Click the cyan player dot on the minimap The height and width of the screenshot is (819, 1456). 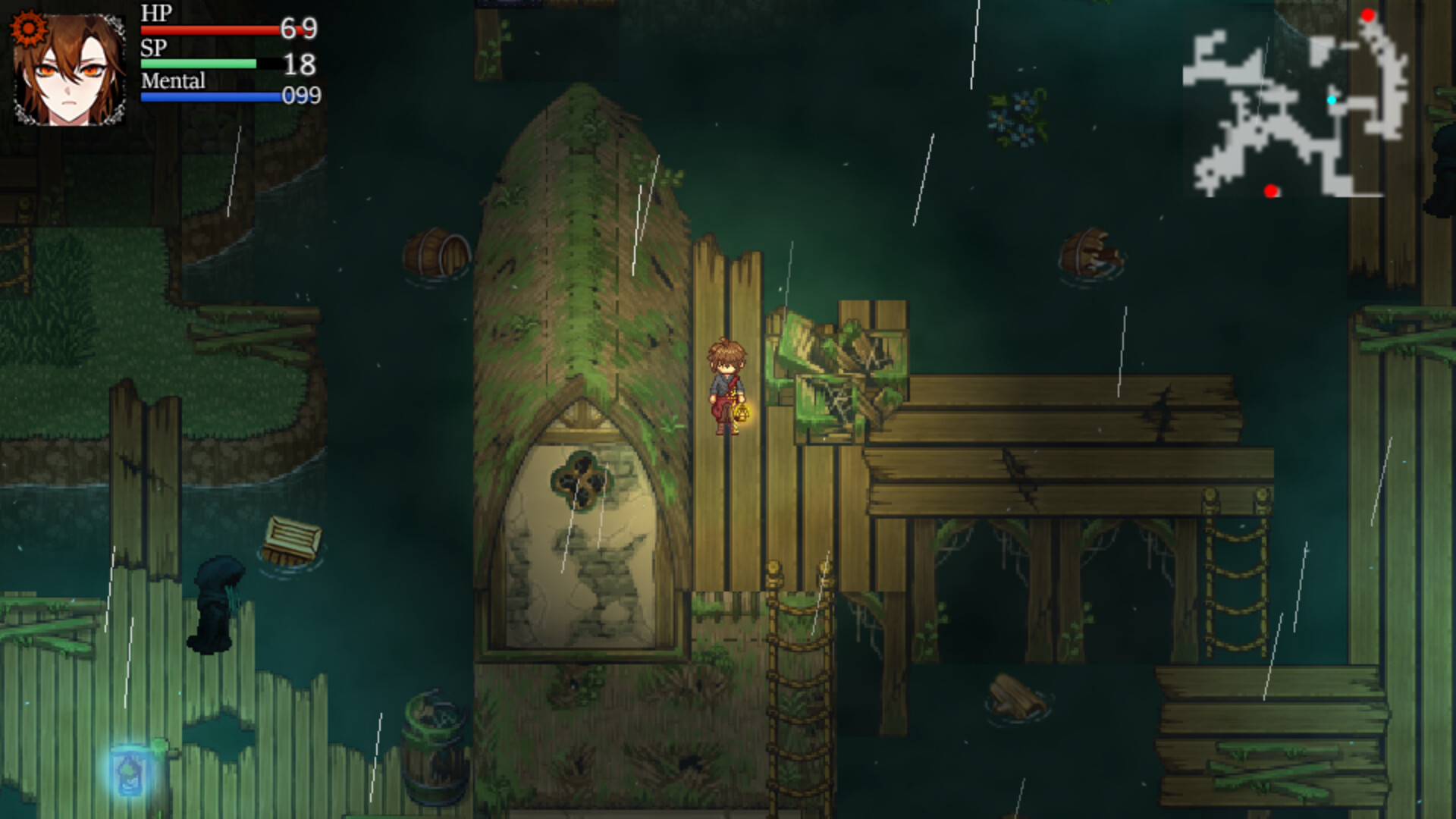point(1332,98)
